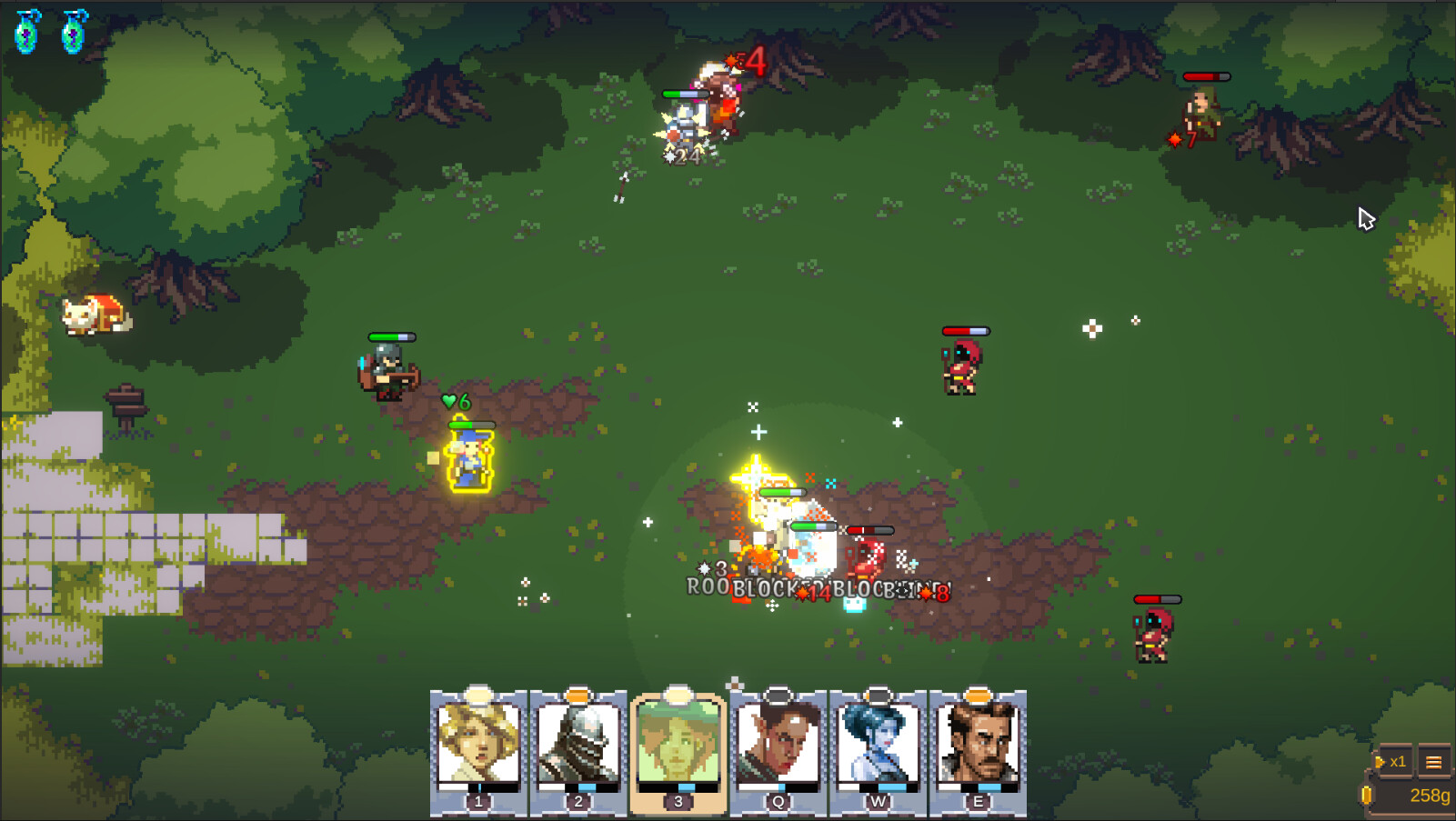Toggle the x1 game speed control
This screenshot has width=1456, height=821.
(1394, 762)
